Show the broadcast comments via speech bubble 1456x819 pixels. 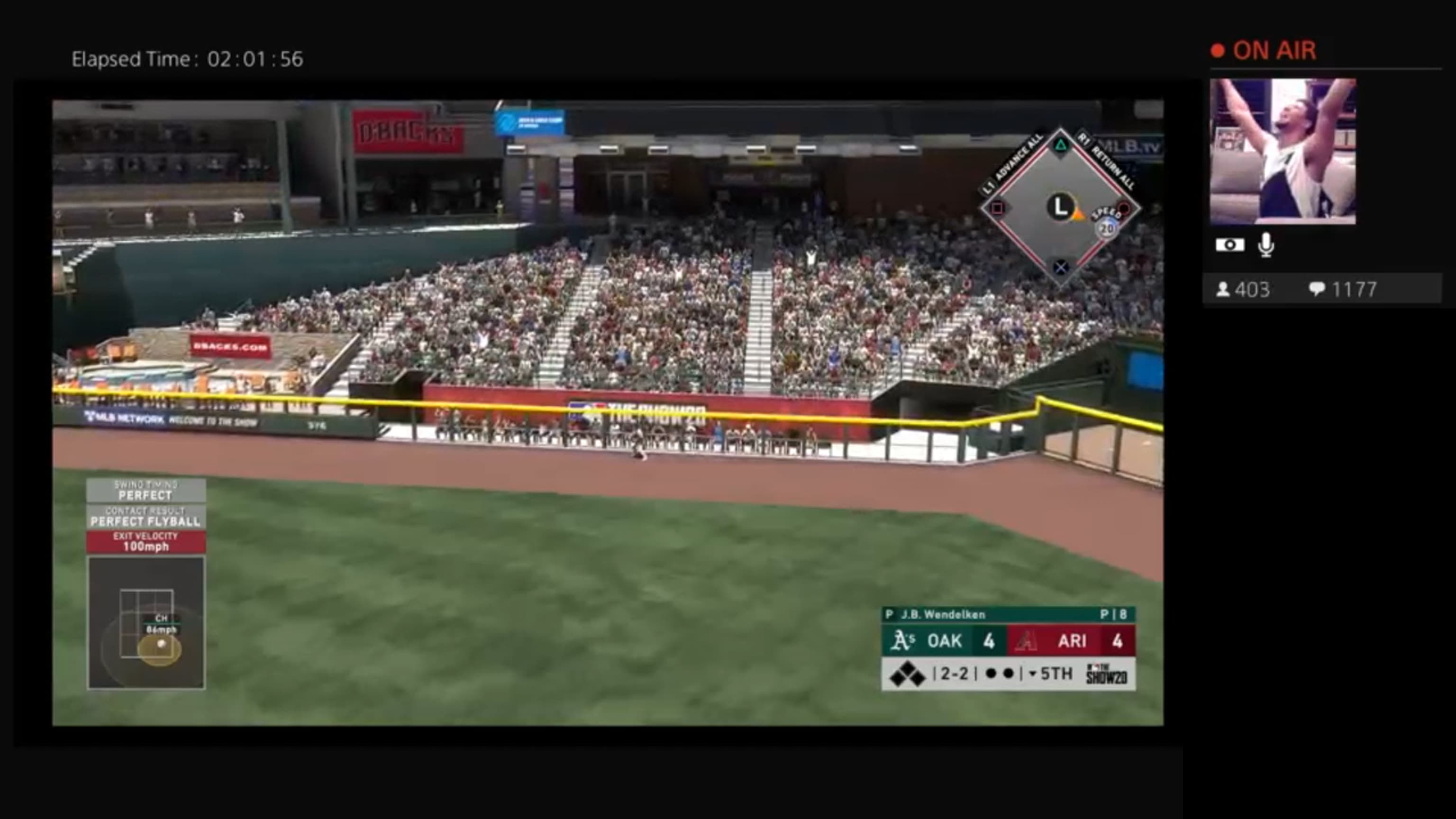coord(1316,290)
